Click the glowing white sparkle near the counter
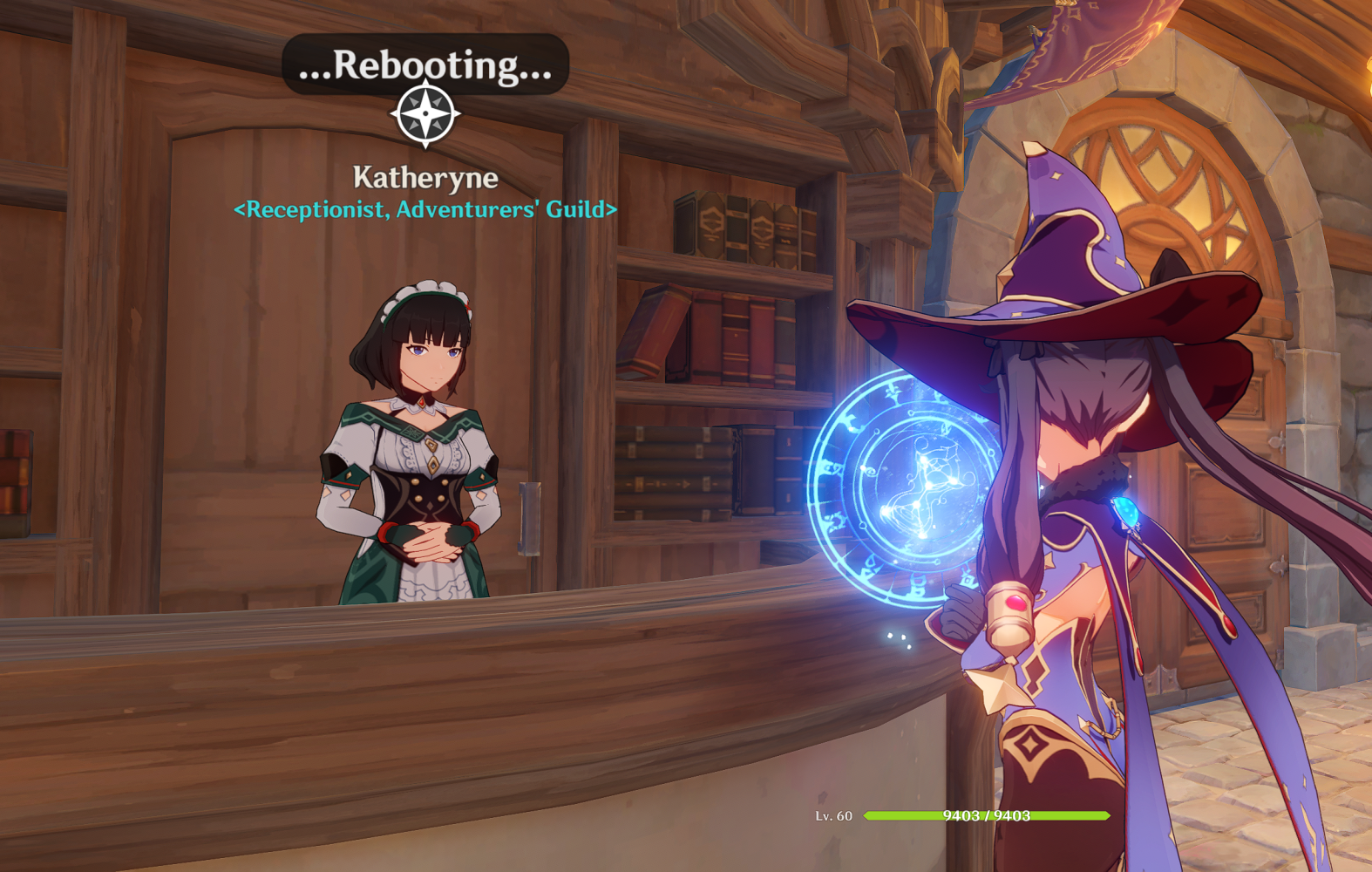 pyautogui.click(x=898, y=642)
